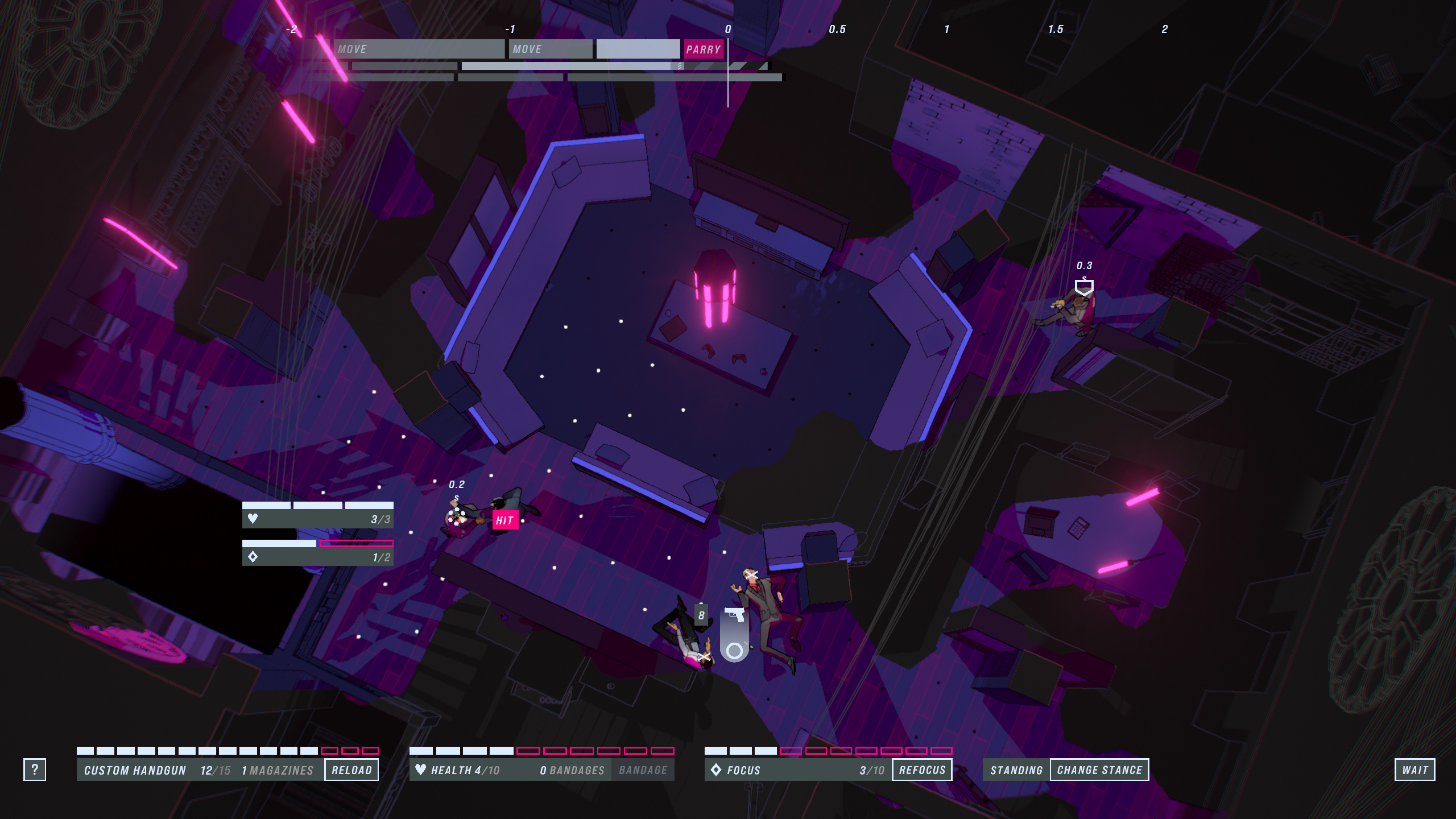The height and width of the screenshot is (819, 1456).
Task: Click the STANDING stance label
Action: (1016, 770)
